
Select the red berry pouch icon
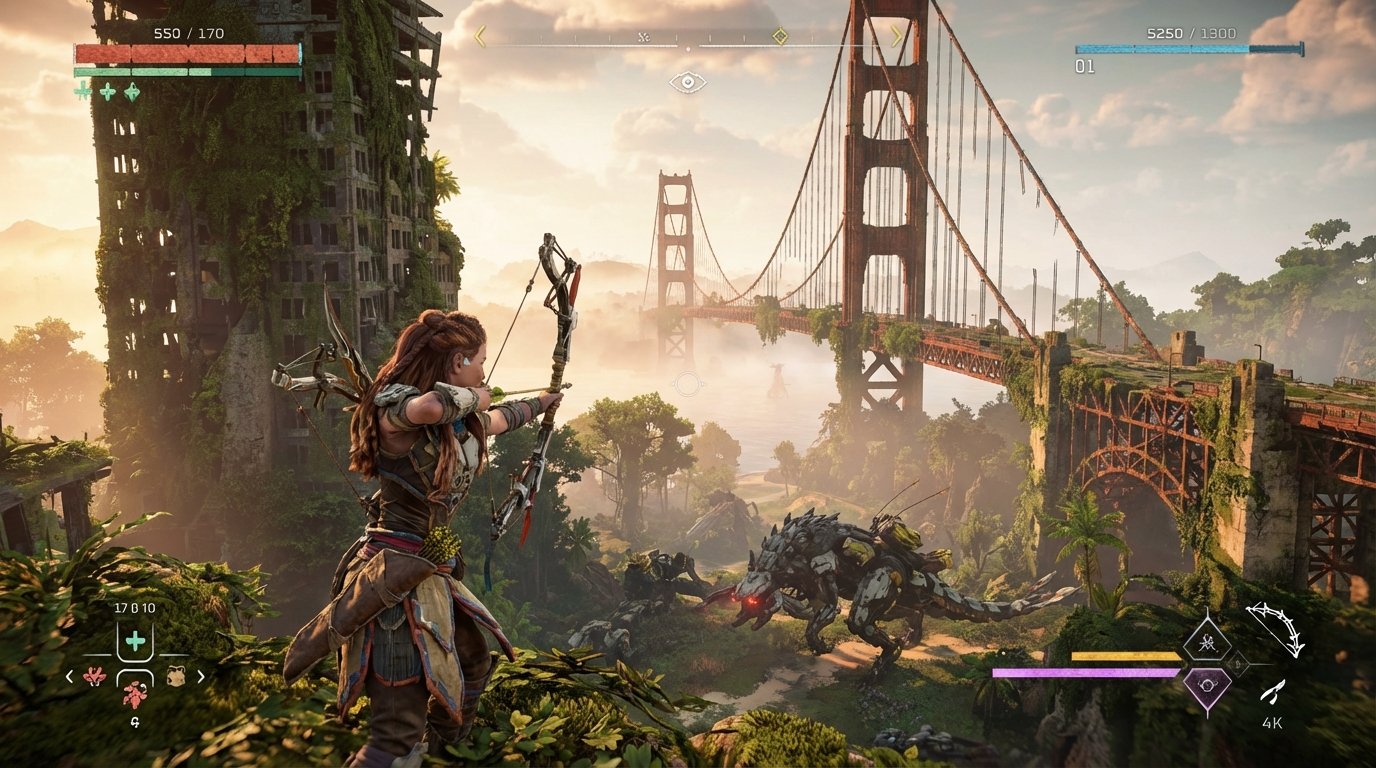(94, 676)
